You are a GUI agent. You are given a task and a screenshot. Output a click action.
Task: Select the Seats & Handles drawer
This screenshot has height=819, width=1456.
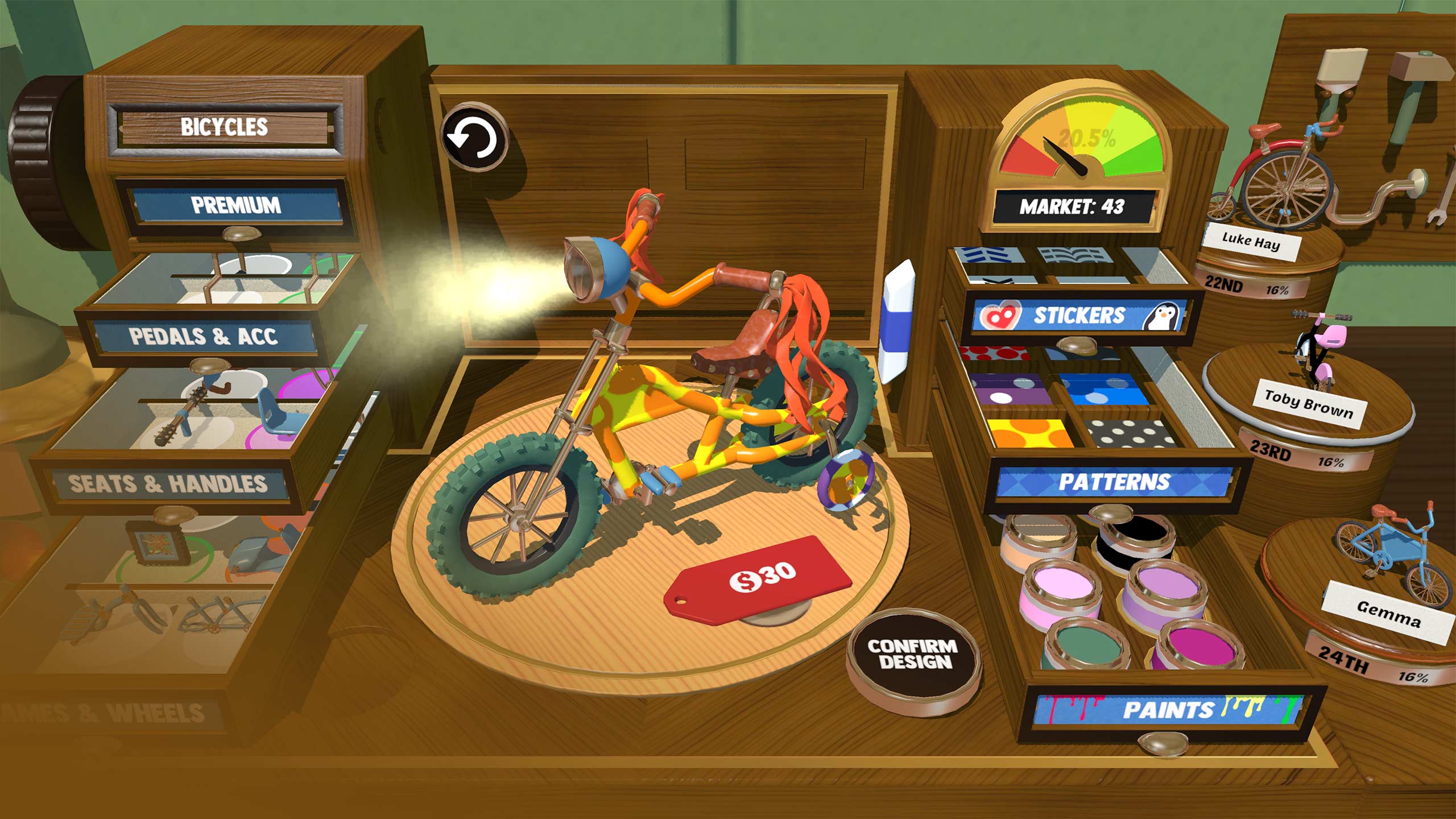(x=168, y=483)
